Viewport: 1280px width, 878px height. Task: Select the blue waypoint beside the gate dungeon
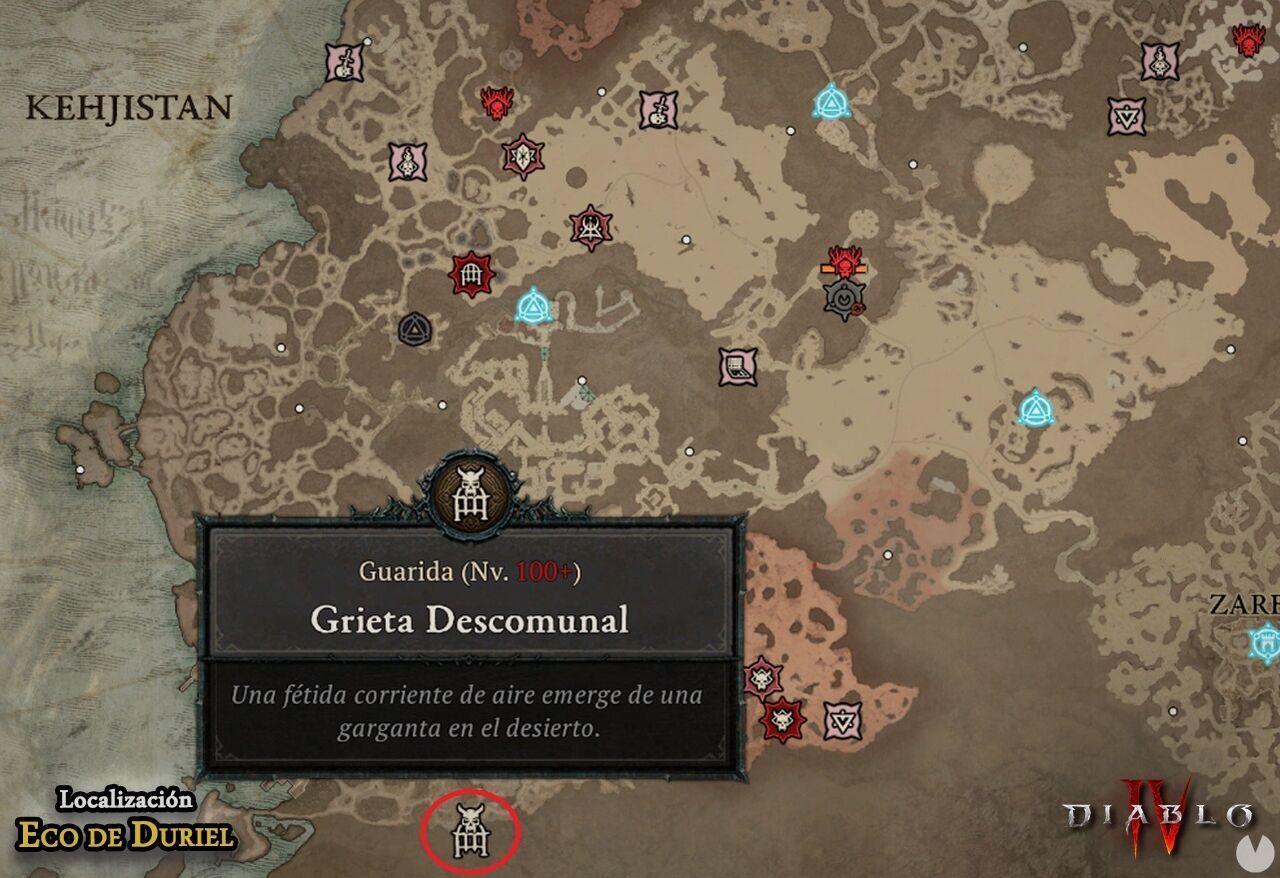point(534,306)
